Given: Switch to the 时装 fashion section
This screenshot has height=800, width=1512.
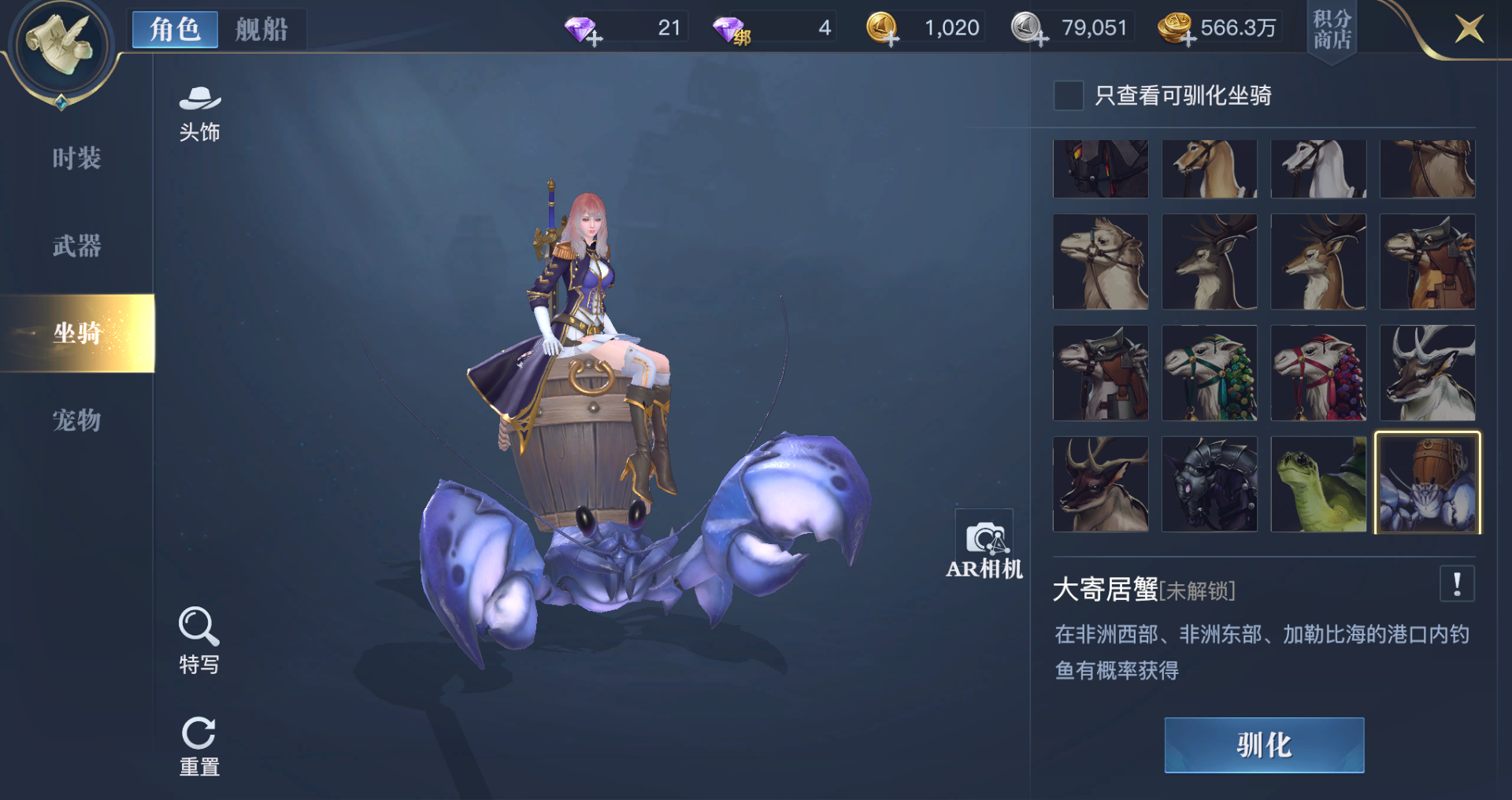Looking at the screenshot, I should [76, 158].
